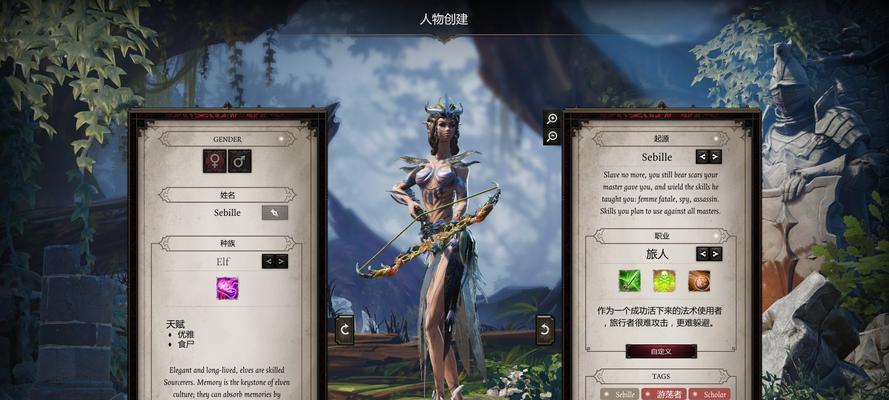Select the previous class preset
This screenshot has width=889, height=400.
702,253
